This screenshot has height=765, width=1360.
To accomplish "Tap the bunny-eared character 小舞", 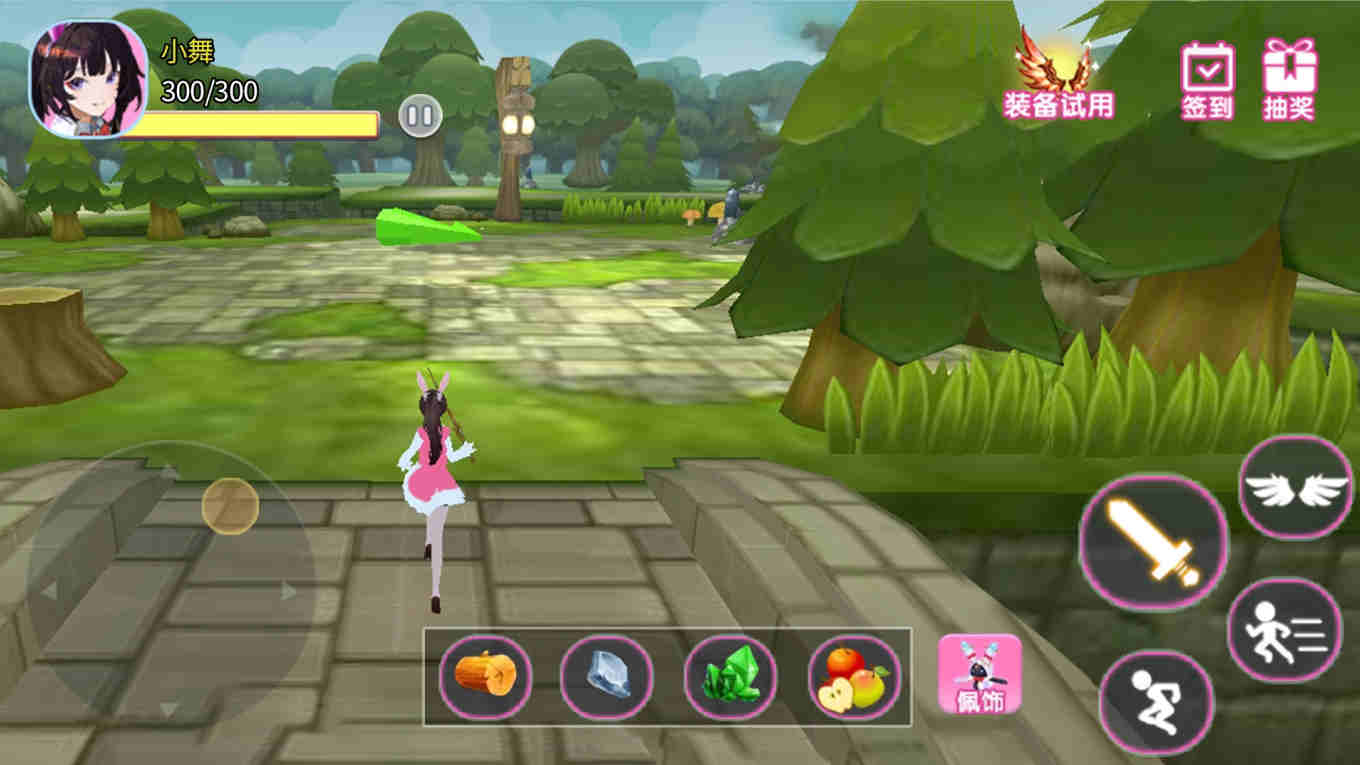I will pos(436,480).
